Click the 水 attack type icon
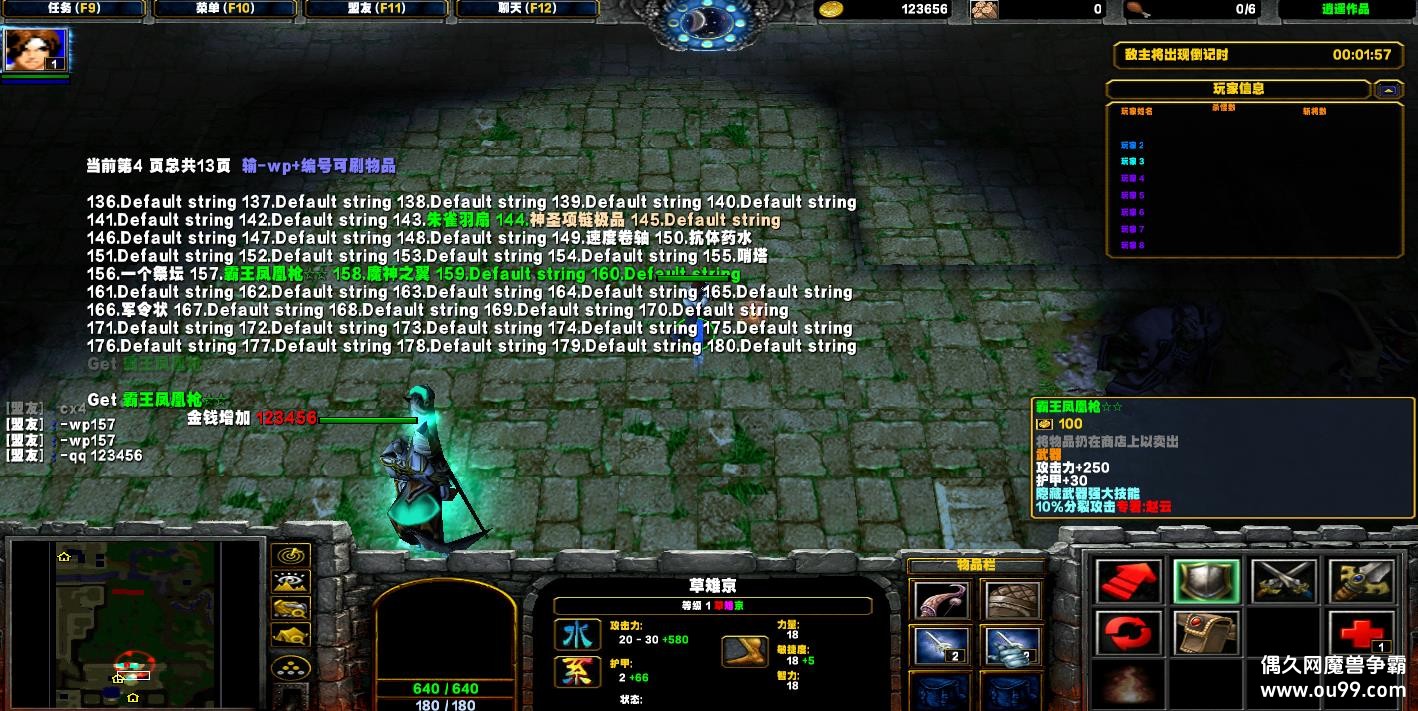 577,634
